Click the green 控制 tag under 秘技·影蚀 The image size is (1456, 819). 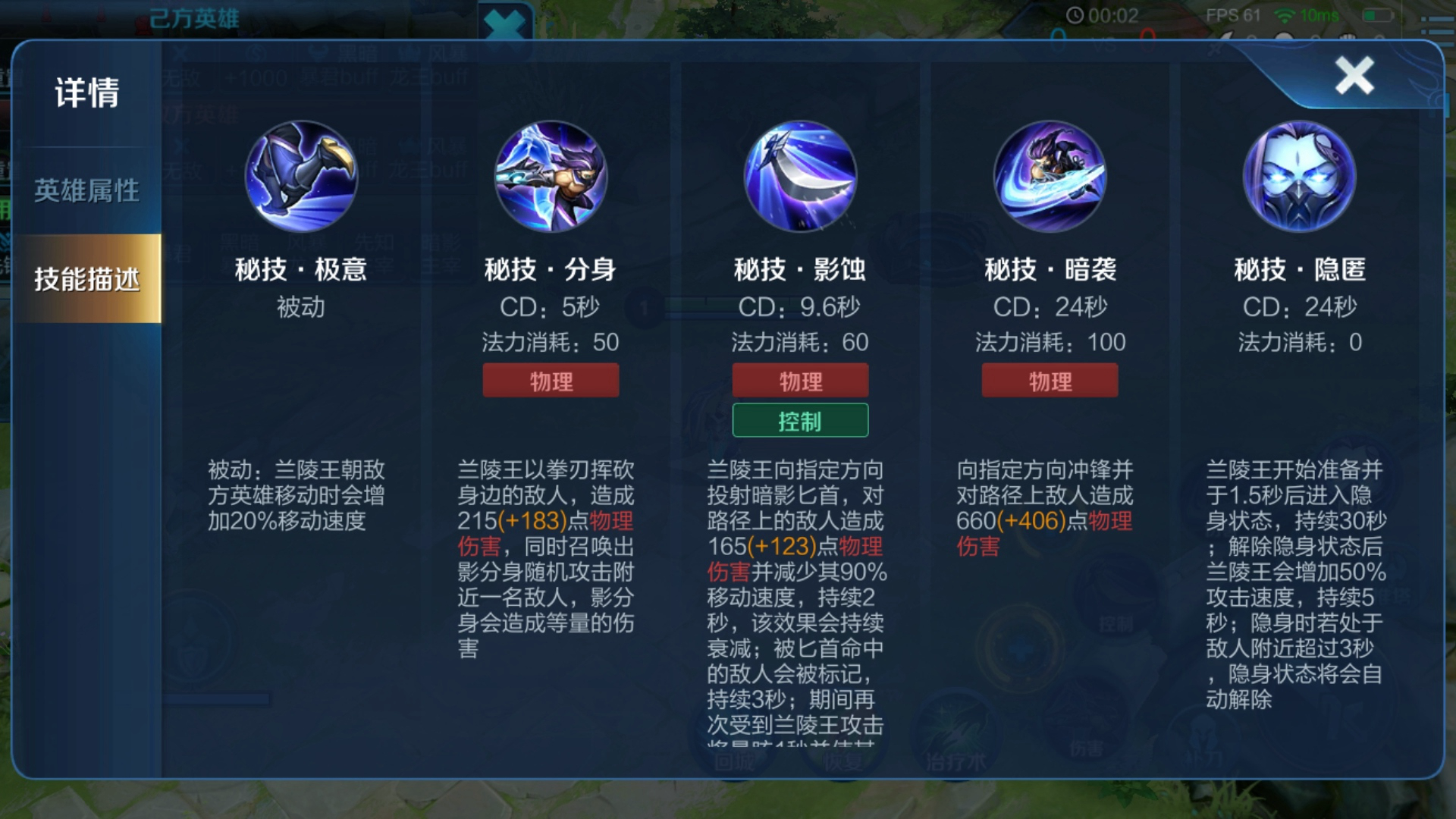point(799,420)
